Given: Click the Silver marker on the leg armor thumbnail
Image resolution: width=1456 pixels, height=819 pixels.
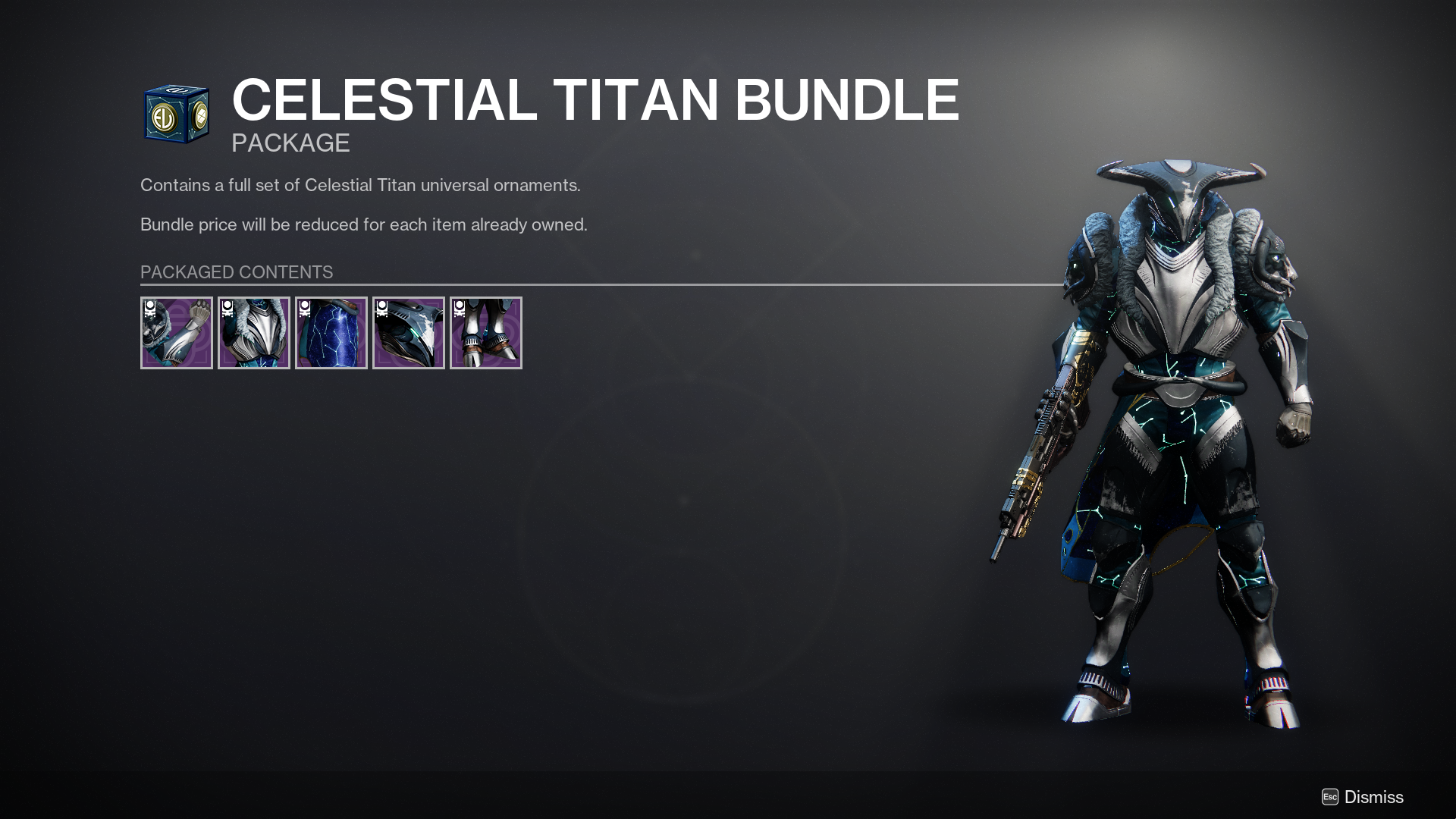Looking at the screenshot, I should tap(306, 309).
